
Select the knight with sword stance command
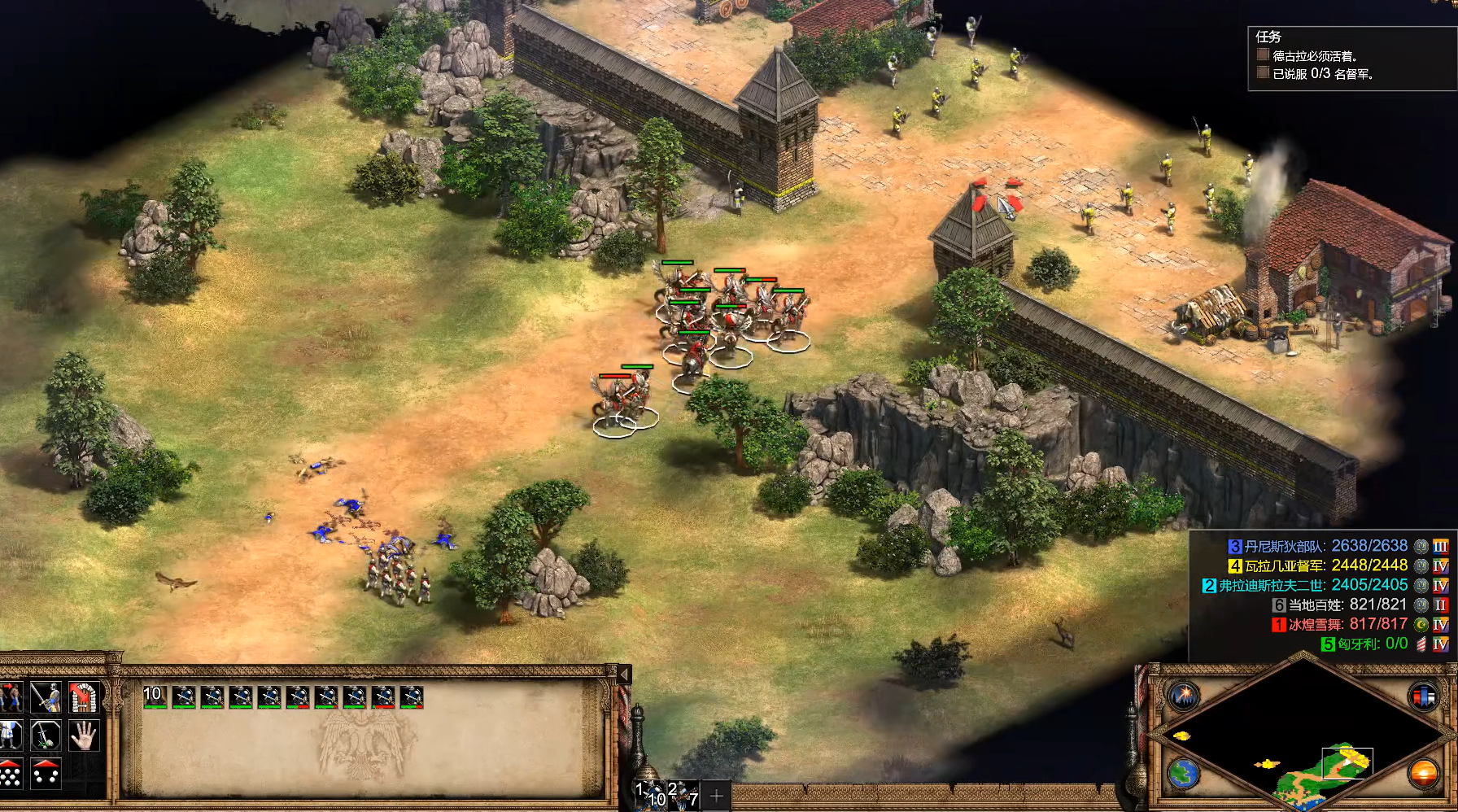tap(46, 697)
